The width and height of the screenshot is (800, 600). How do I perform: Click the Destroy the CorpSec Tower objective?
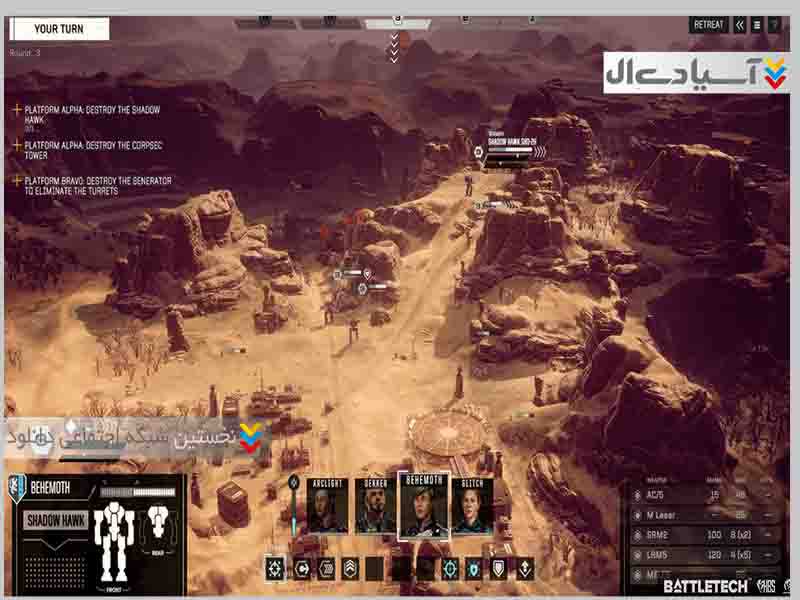80,146
